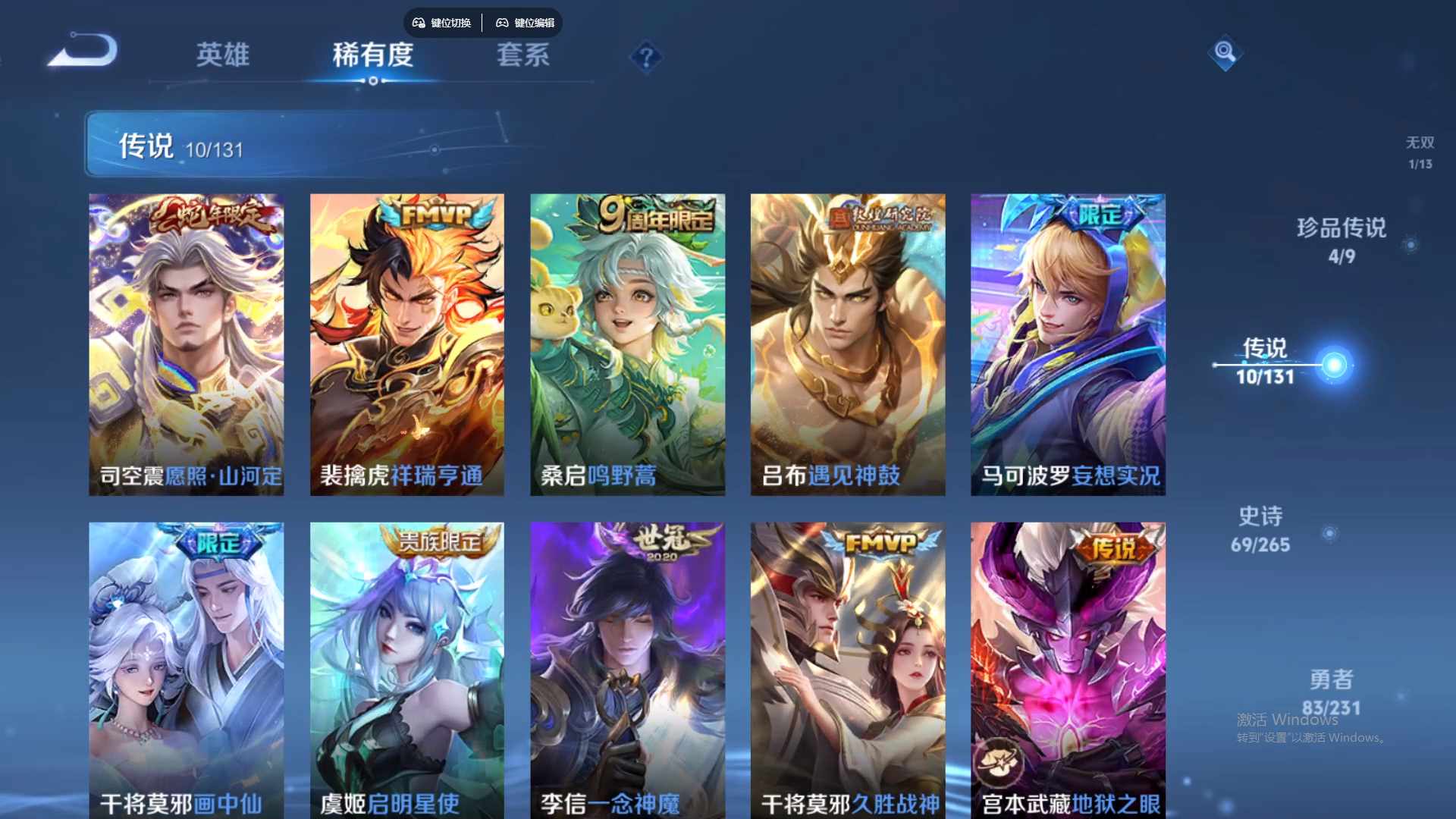Image resolution: width=1456 pixels, height=819 pixels.
Task: Click the 键位切换 button at the top
Action: (442, 23)
